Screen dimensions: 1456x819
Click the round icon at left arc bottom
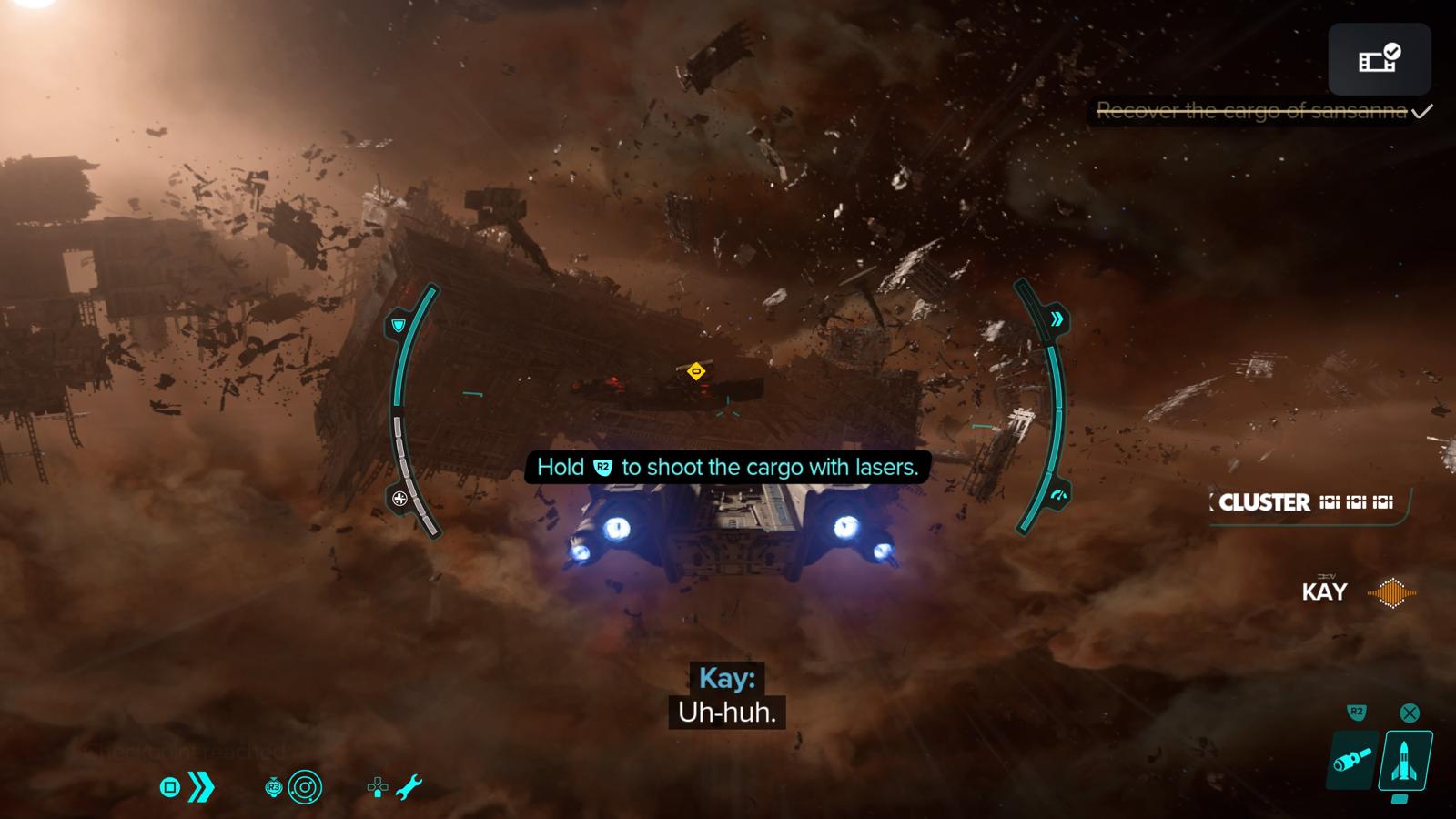coord(399,498)
